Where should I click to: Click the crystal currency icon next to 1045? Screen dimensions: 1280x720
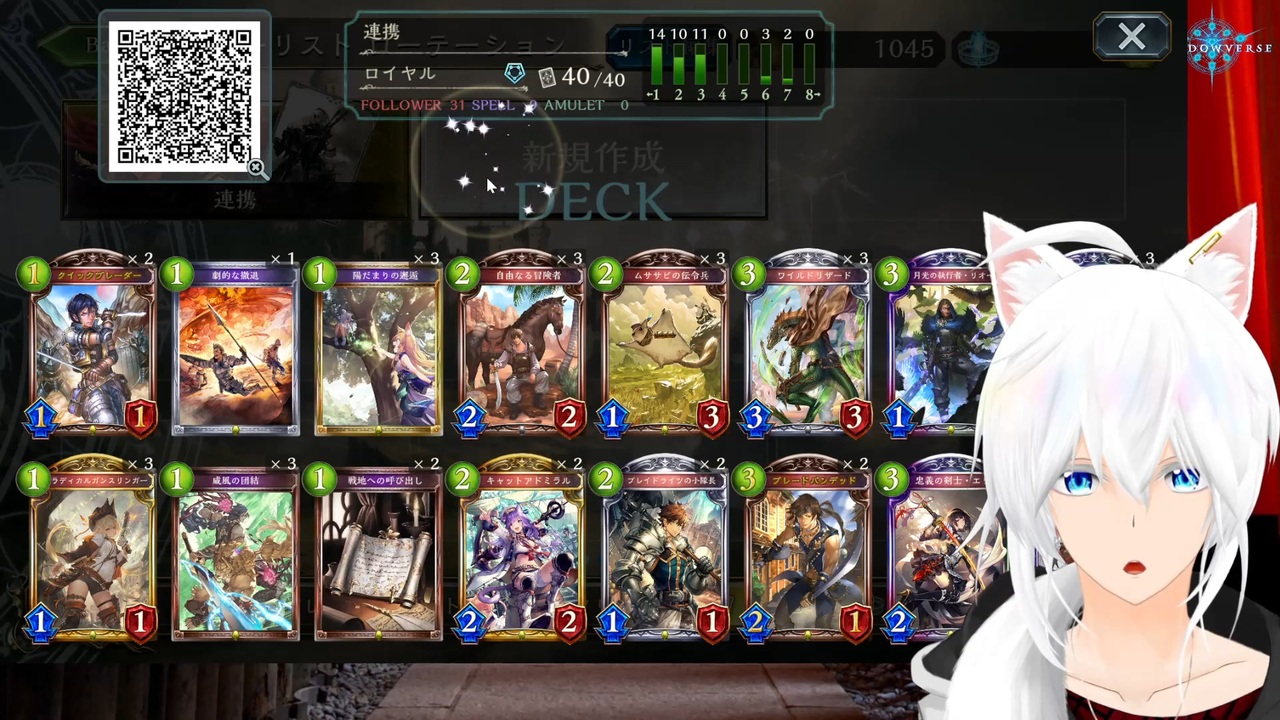click(x=978, y=48)
